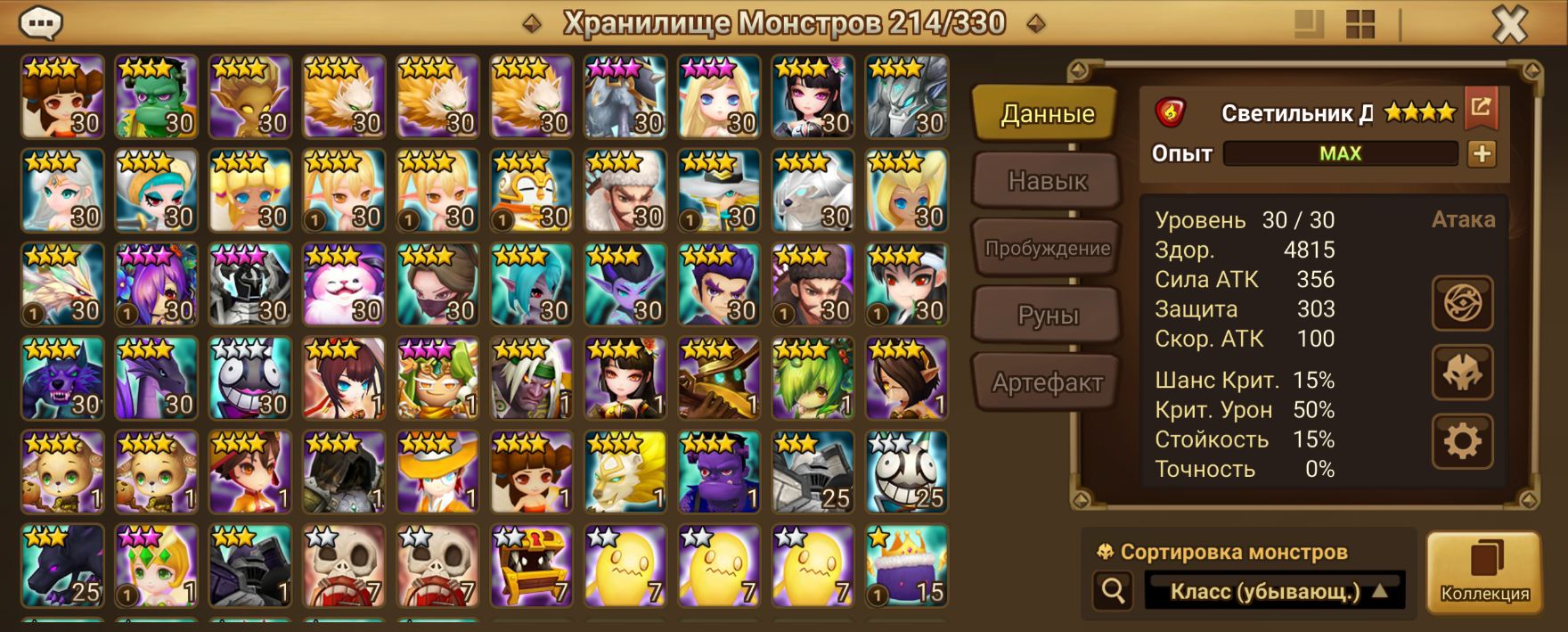This screenshot has height=632, width=1568.
Task: Close the Monster Storage window
Action: [1509, 24]
